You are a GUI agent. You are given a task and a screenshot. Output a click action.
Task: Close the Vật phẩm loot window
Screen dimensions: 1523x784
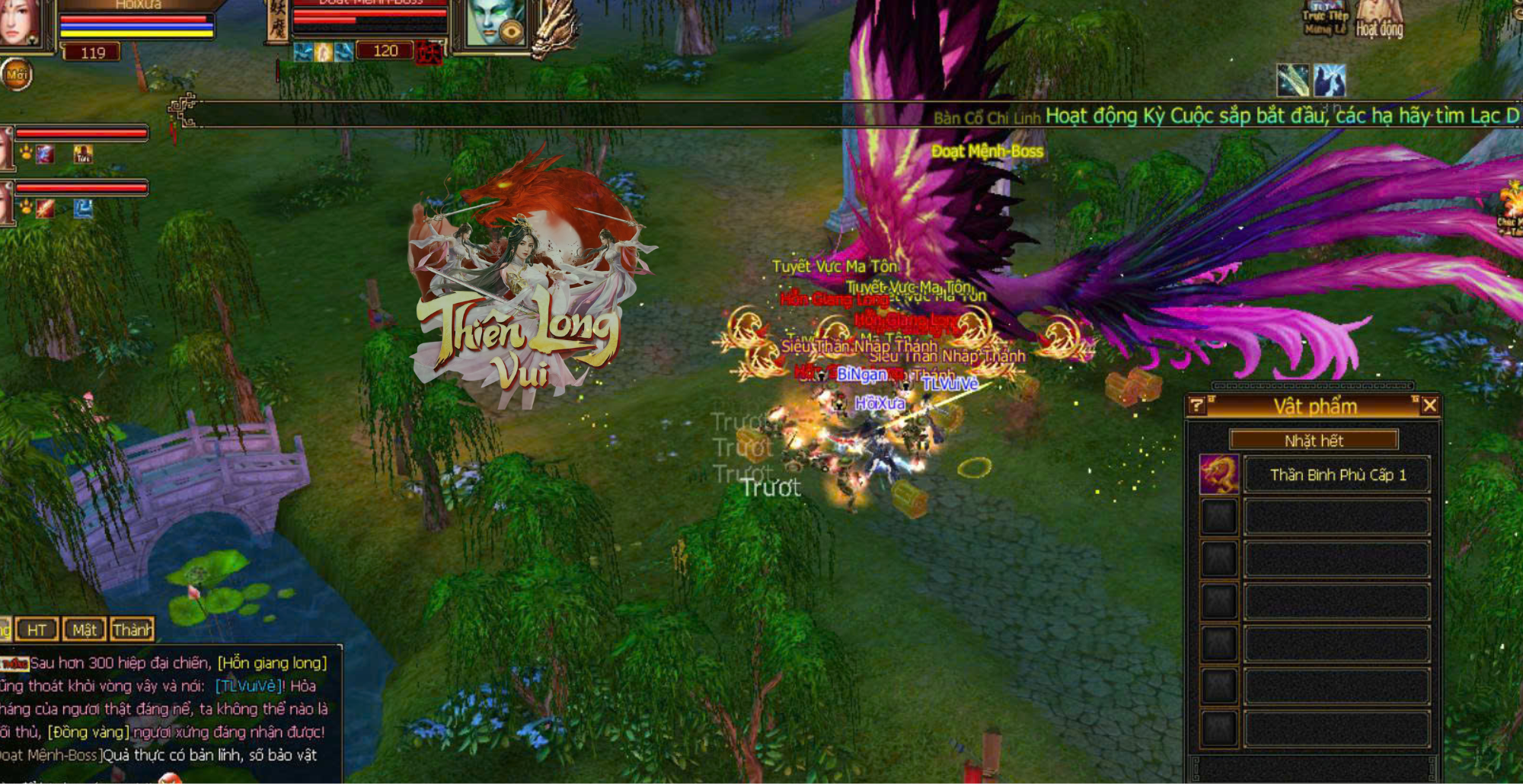[x=1429, y=406]
